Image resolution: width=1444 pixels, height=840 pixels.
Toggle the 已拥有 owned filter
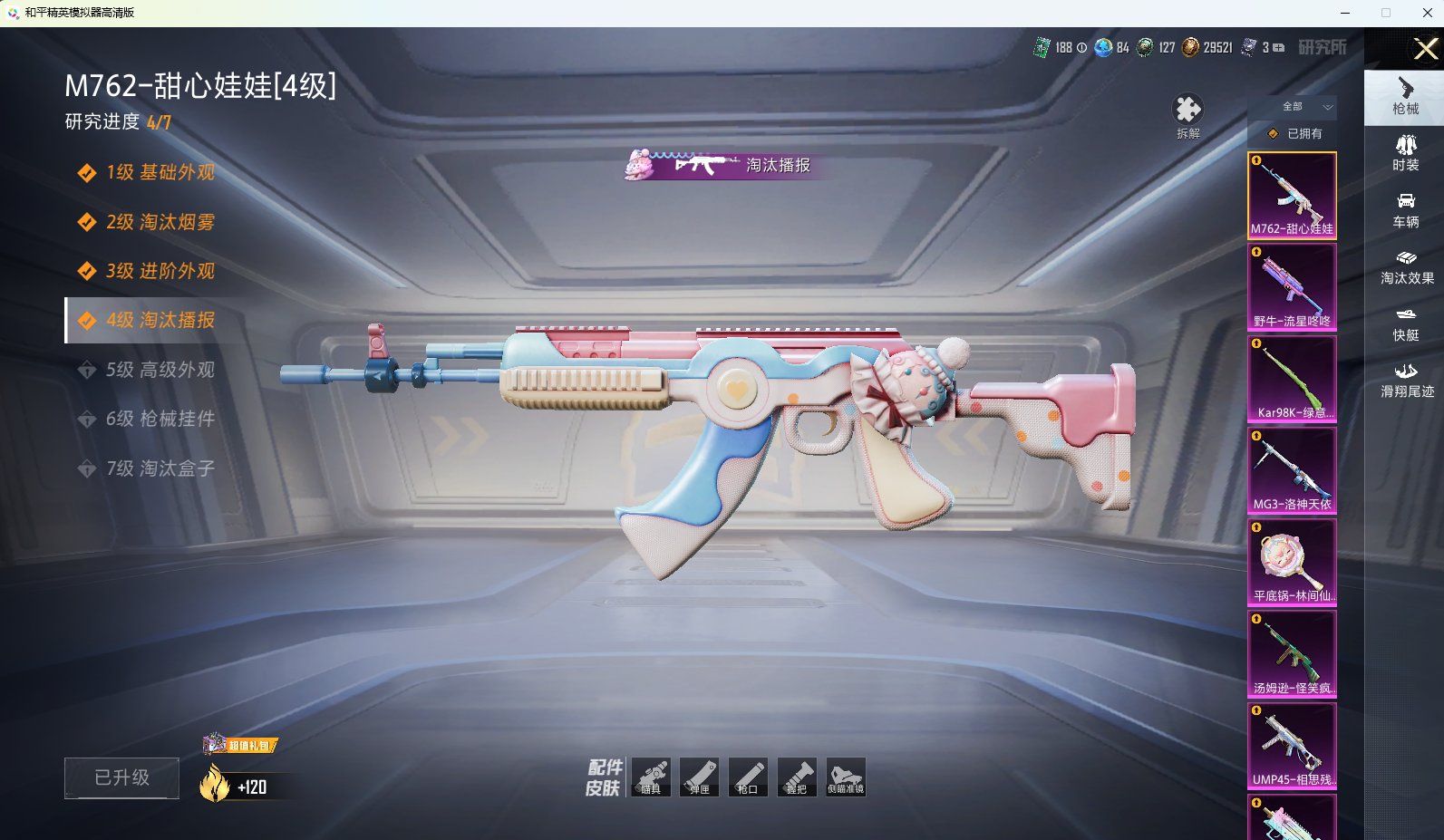[1295, 133]
